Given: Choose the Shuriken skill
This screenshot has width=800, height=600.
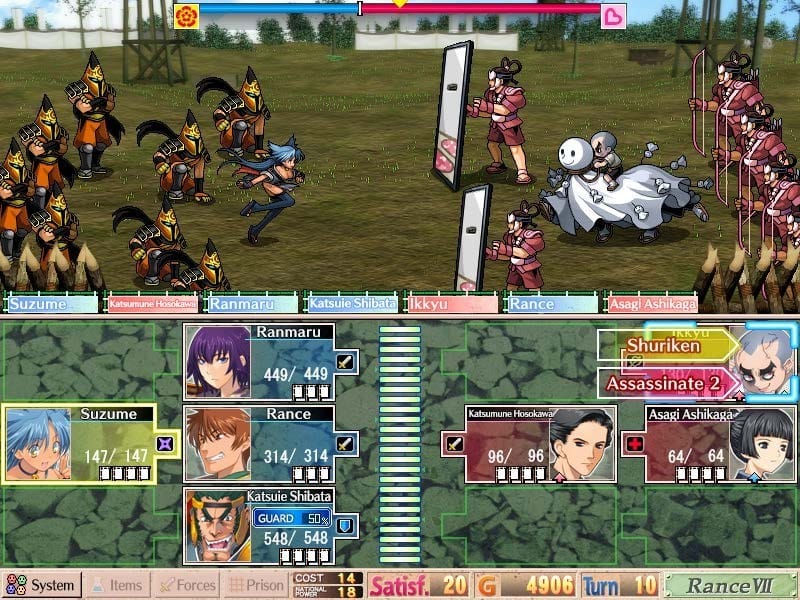Looking at the screenshot, I should [663, 346].
